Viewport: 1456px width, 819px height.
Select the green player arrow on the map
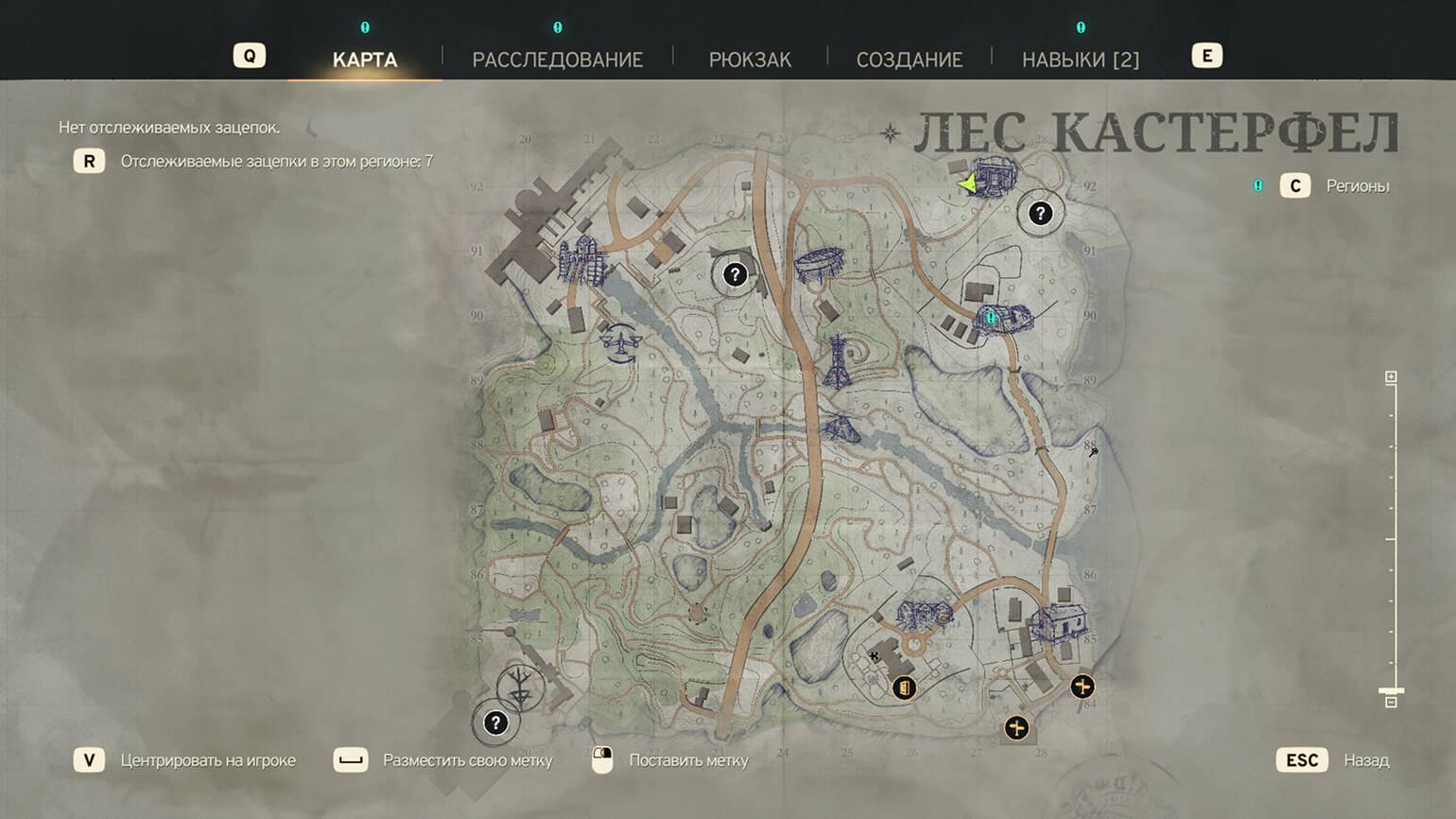967,183
